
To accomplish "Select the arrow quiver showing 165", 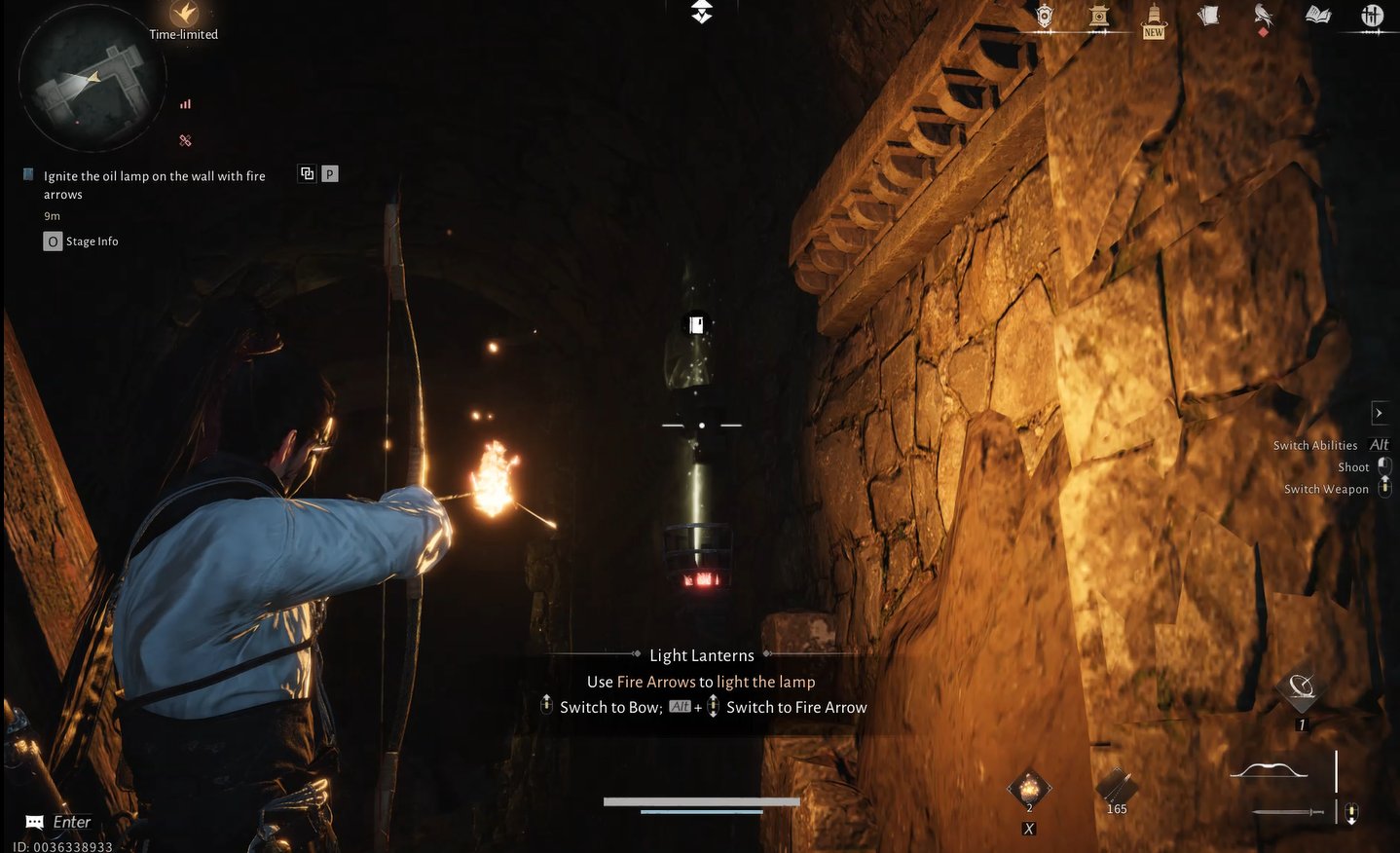I will 1115,787.
